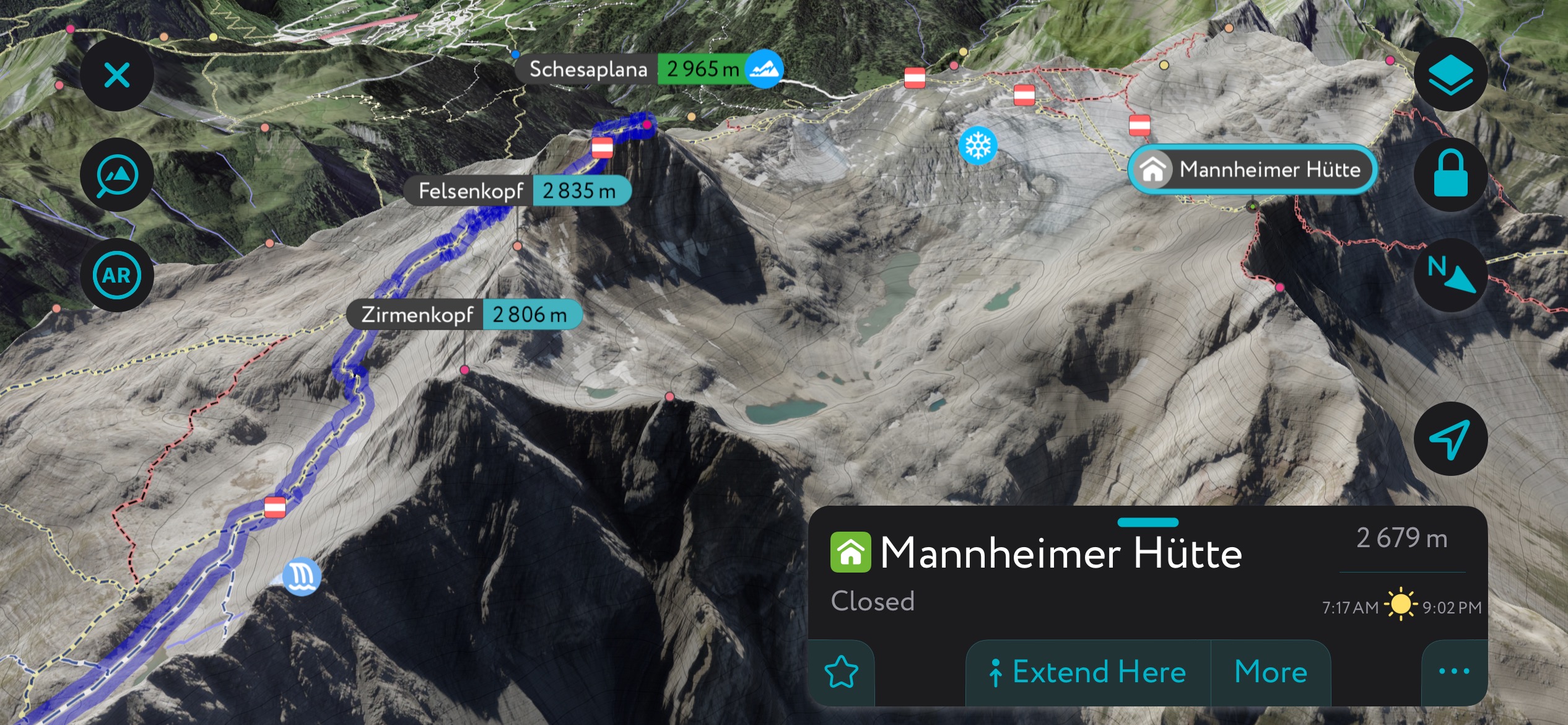Favorite Mannheimer Hütte with the star
The height and width of the screenshot is (725, 1568).
[842, 672]
